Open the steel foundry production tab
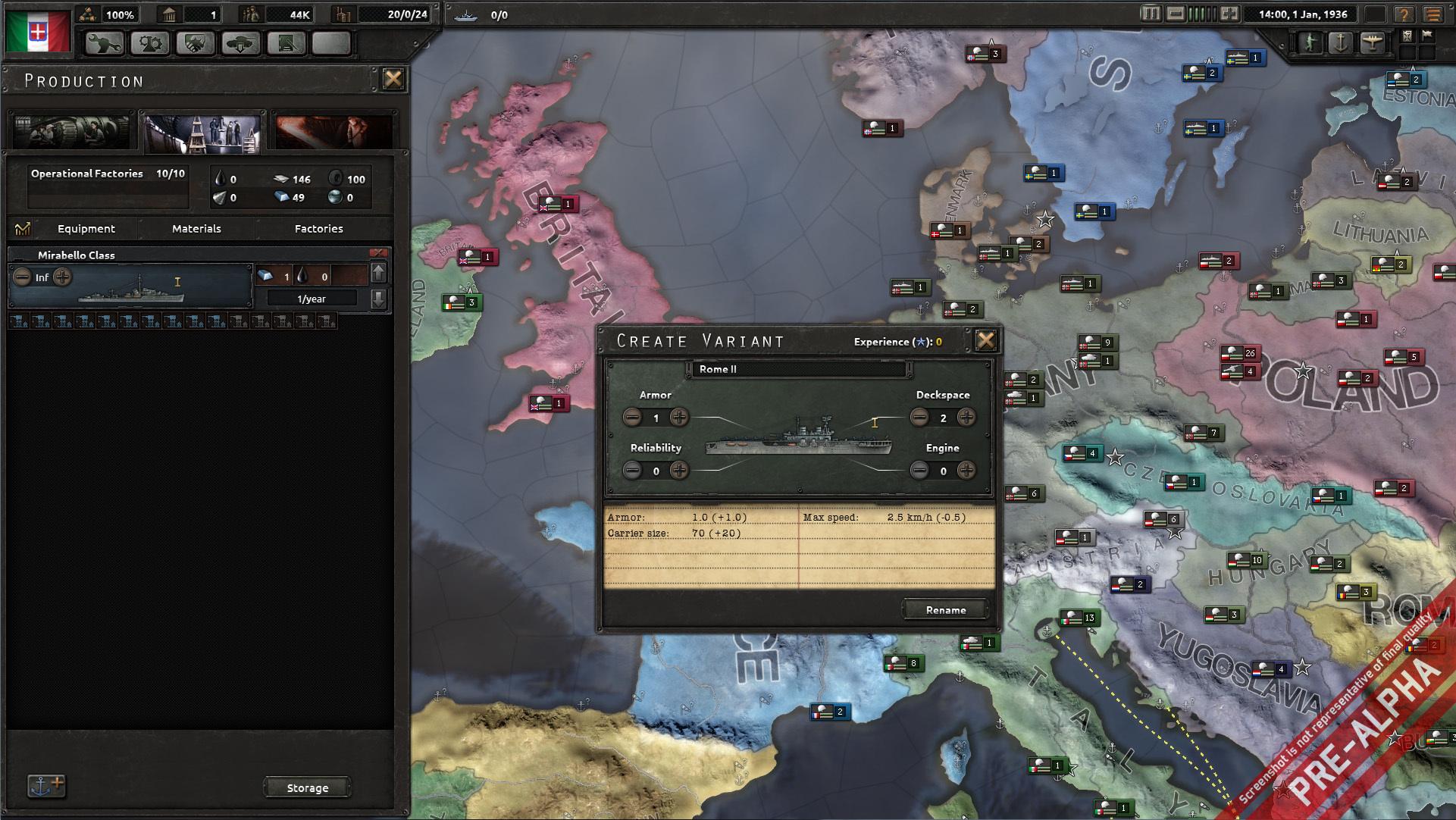 point(332,132)
